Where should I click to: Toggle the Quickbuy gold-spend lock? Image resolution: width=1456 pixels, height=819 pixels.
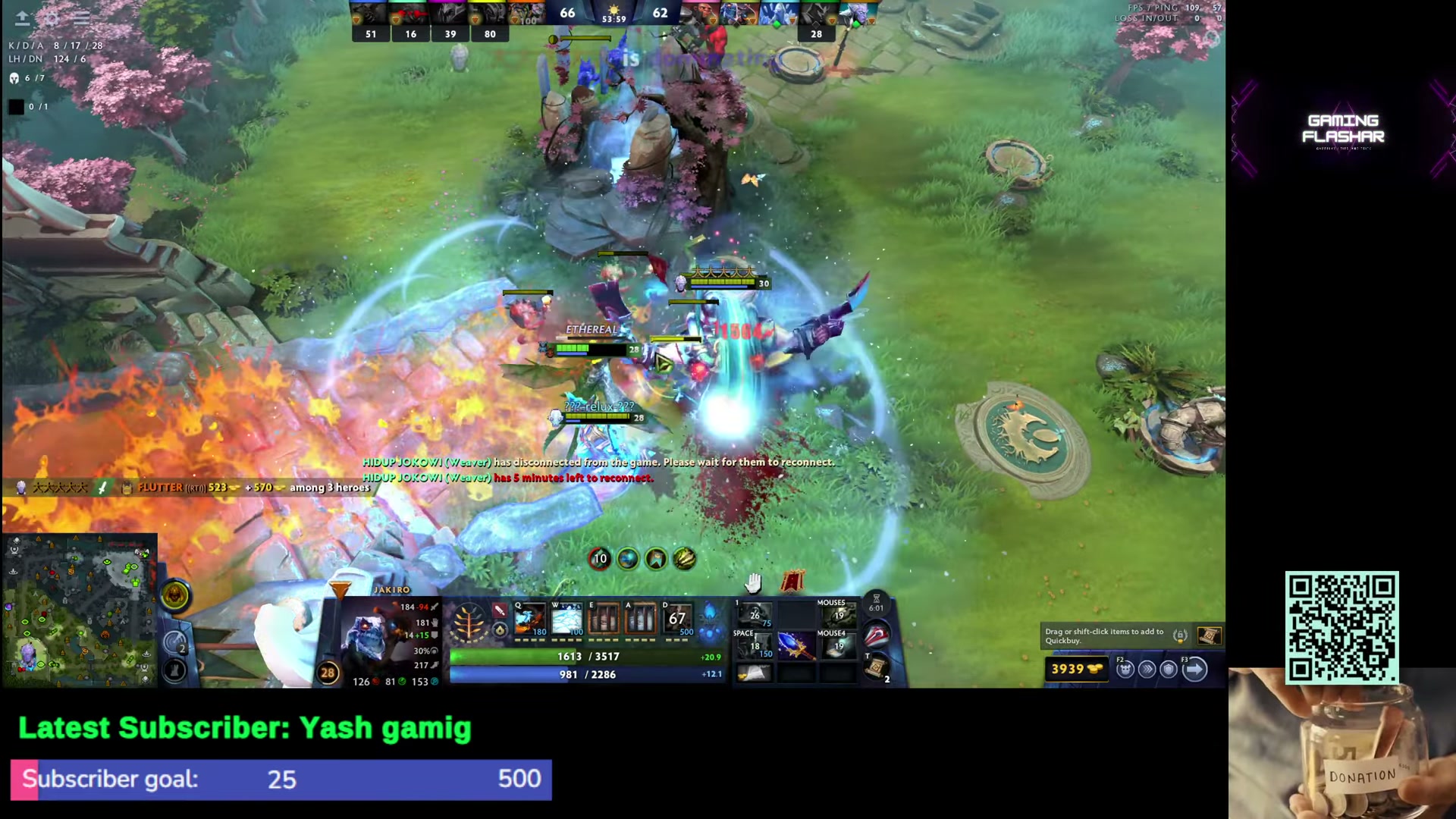click(1181, 636)
